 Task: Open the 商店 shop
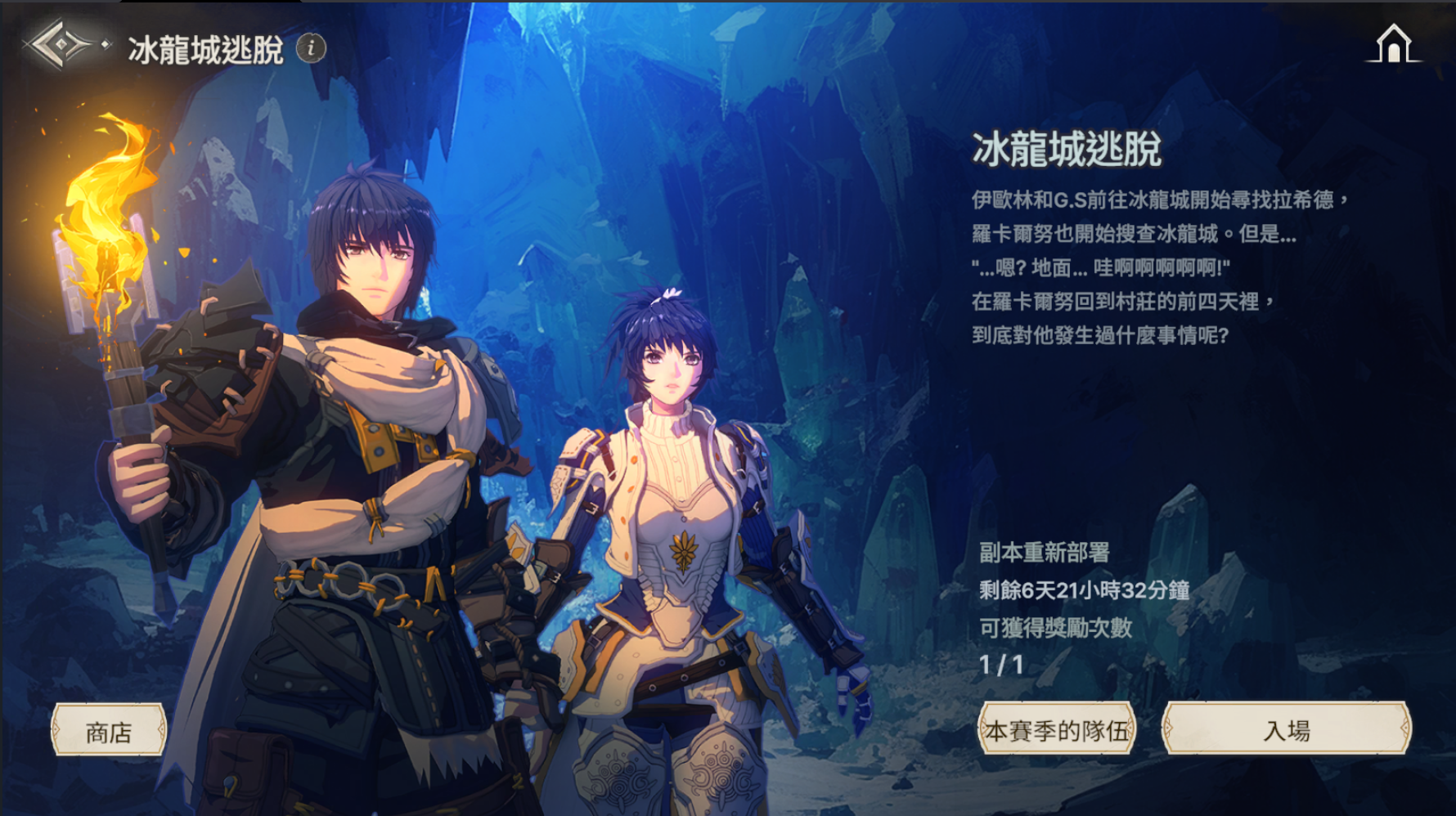[109, 730]
